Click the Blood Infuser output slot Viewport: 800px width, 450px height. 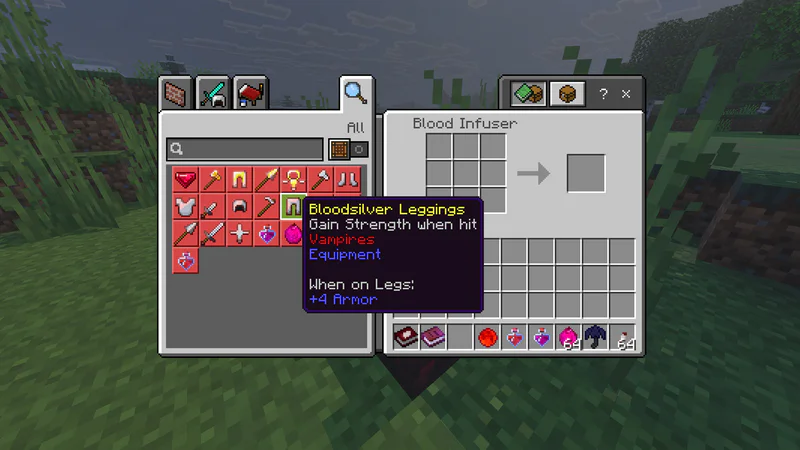click(586, 173)
